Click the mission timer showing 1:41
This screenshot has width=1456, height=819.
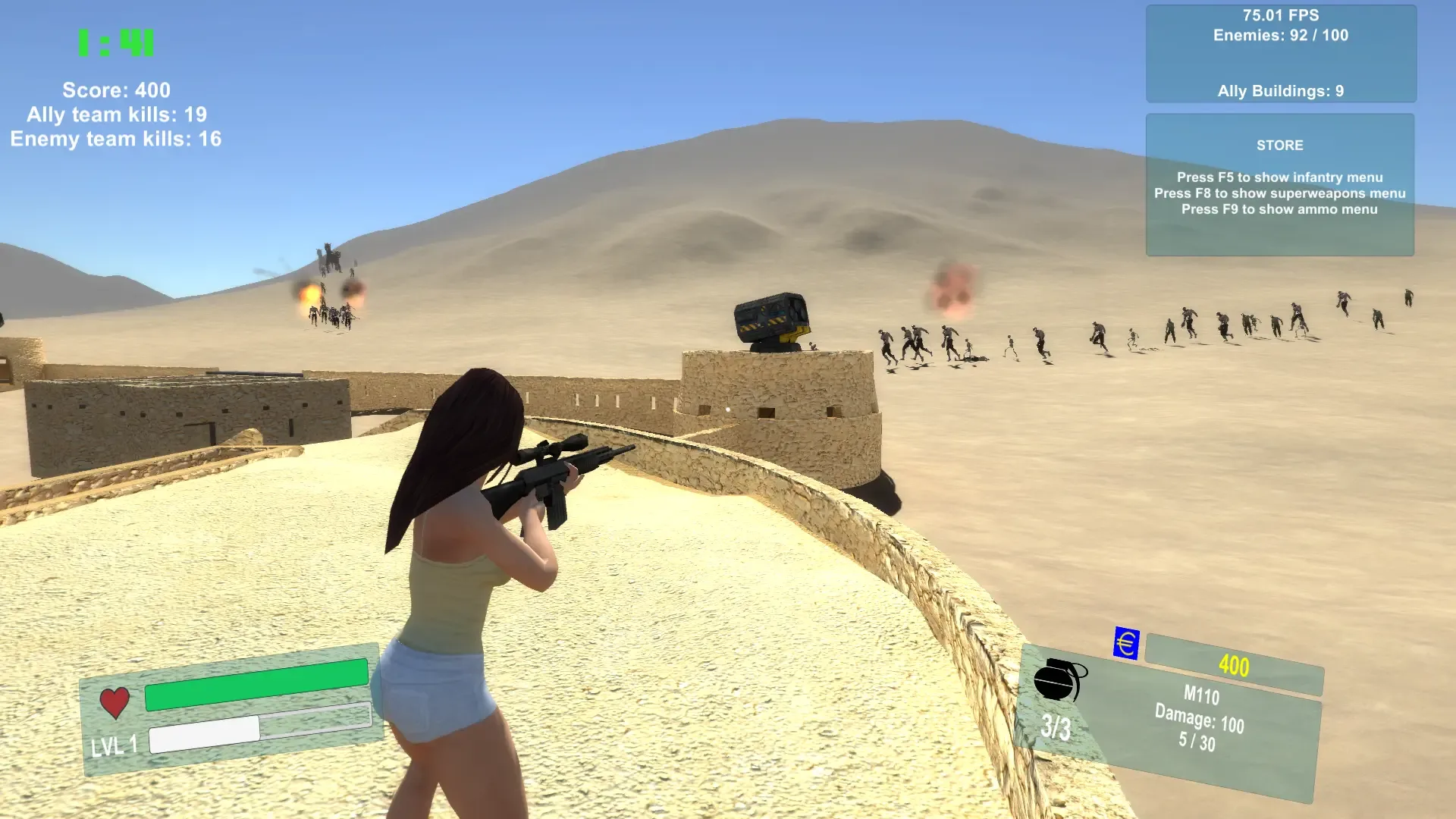[x=115, y=43]
